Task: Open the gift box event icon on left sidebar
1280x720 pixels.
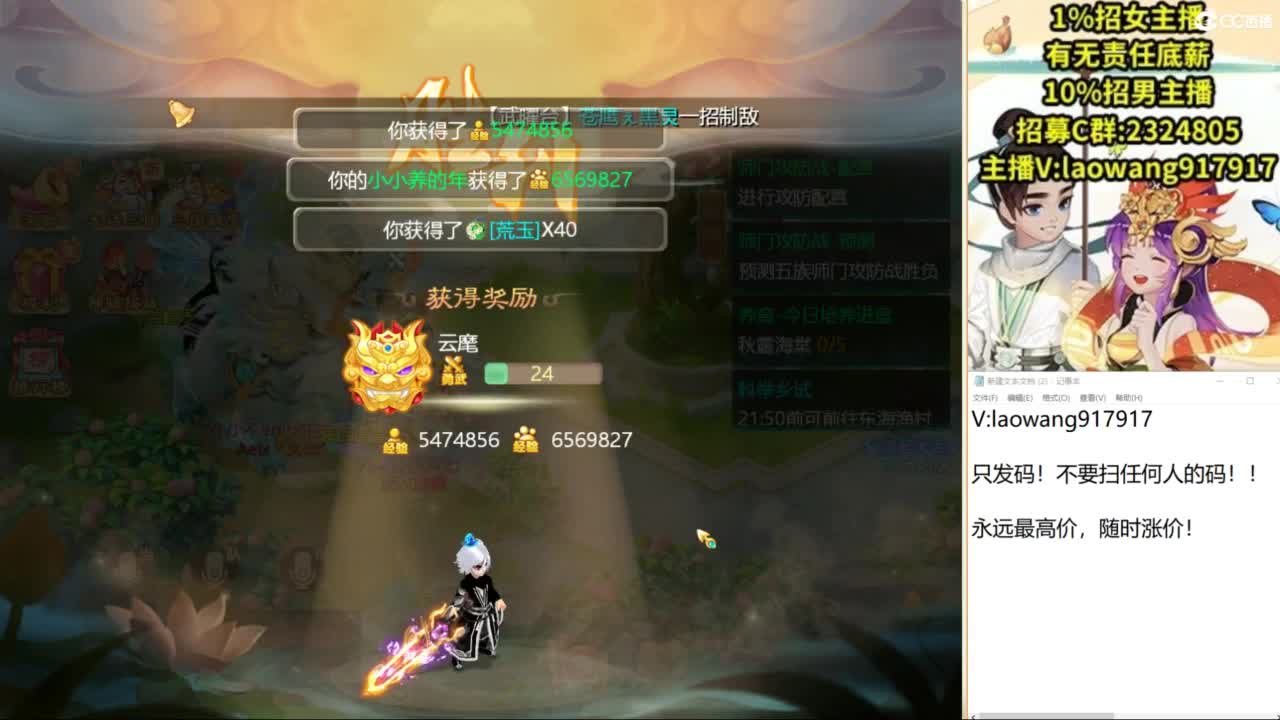Action: pos(42,271)
